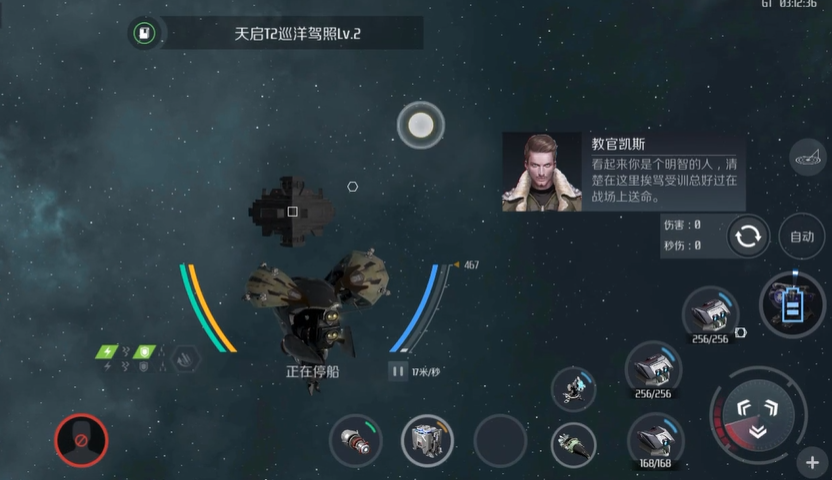Click the red-ringed pilot portrait button
Image resolution: width=832 pixels, height=480 pixels.
tap(81, 440)
